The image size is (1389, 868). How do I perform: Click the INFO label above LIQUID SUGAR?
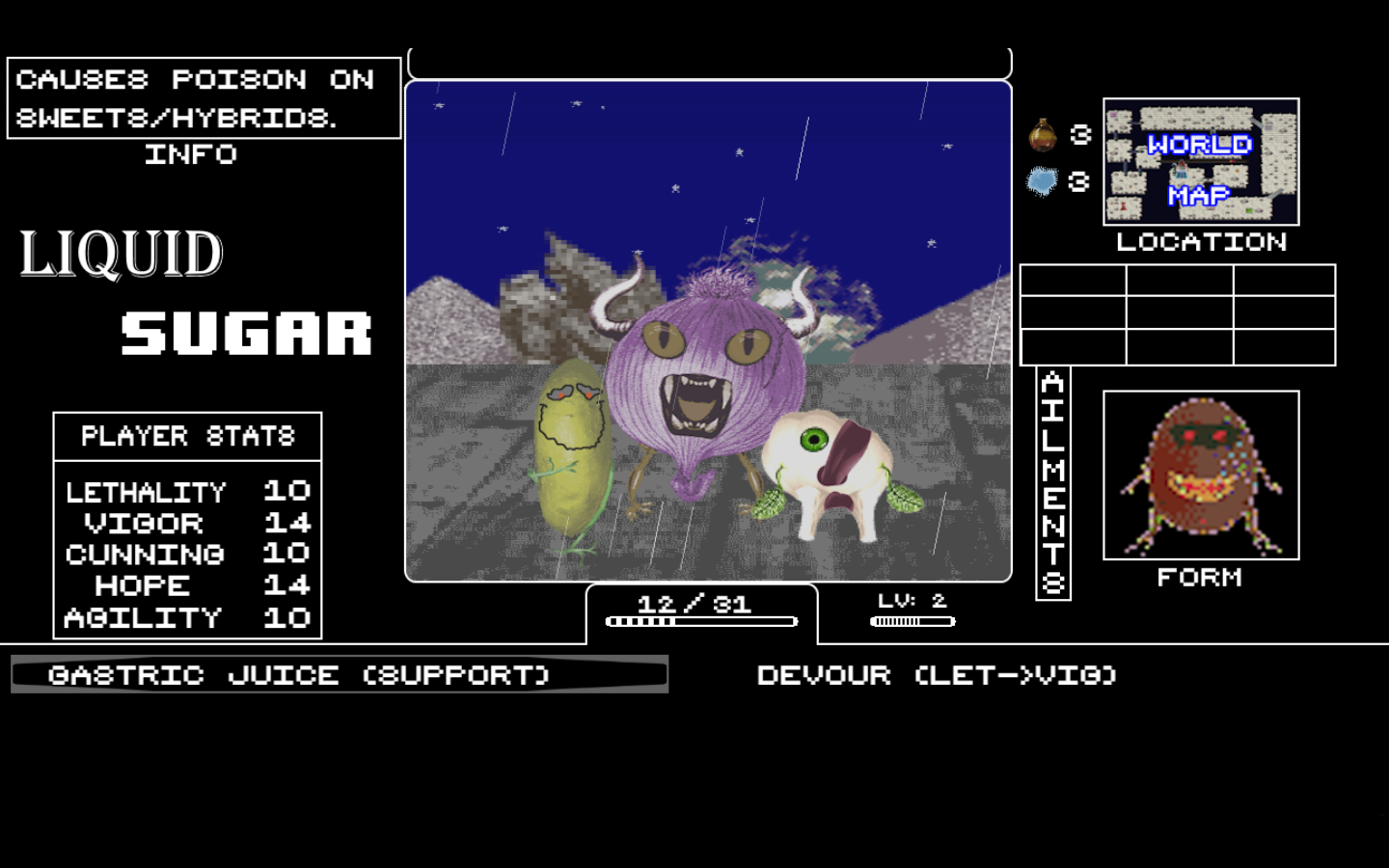[x=191, y=154]
